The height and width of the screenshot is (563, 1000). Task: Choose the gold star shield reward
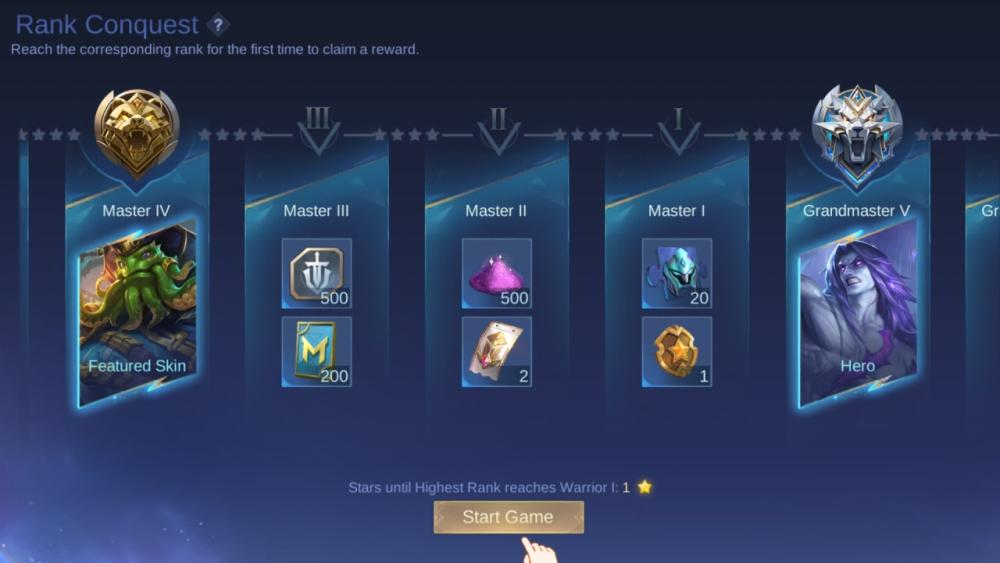tap(676, 351)
